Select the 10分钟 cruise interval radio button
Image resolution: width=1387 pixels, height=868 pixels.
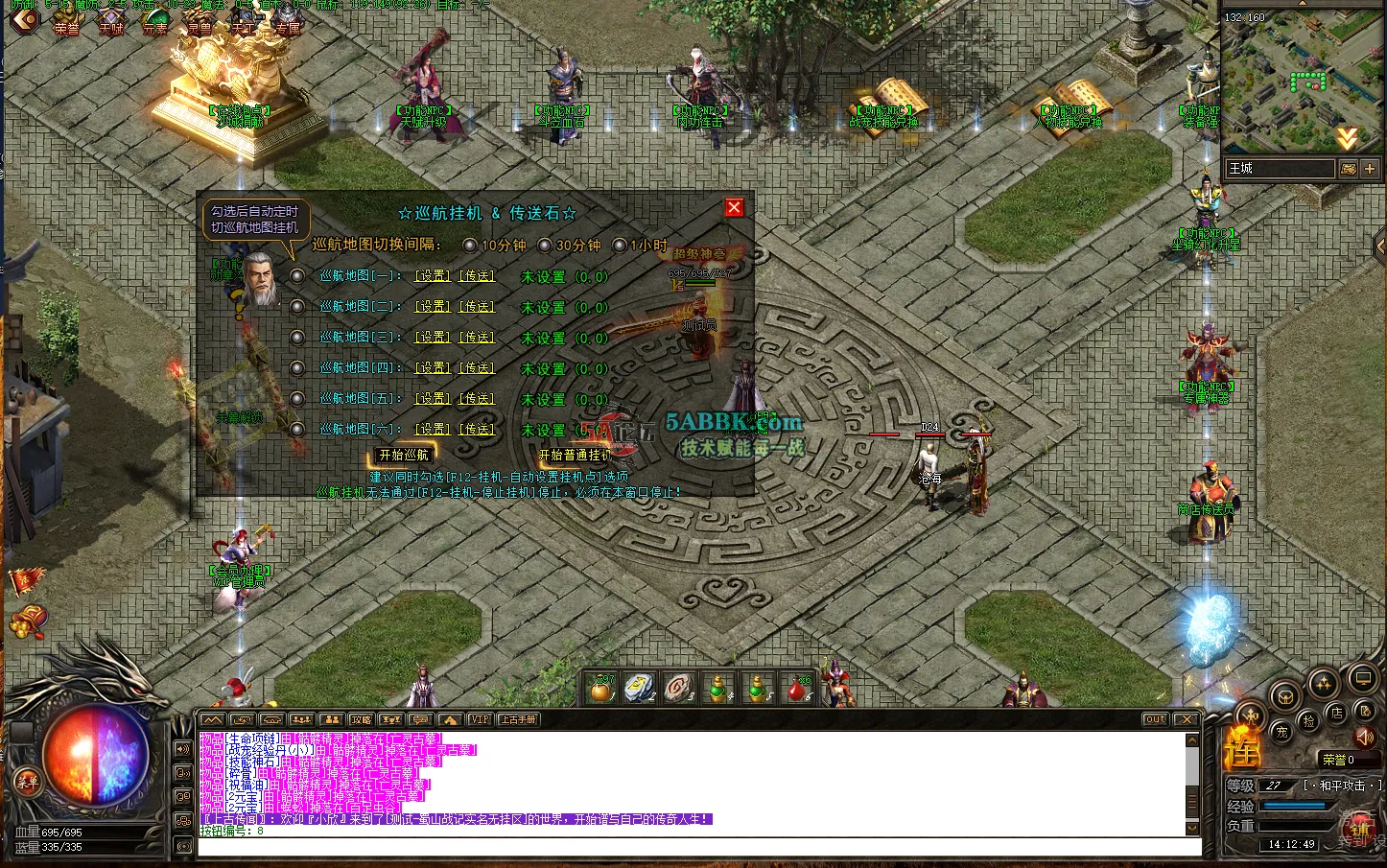point(470,246)
